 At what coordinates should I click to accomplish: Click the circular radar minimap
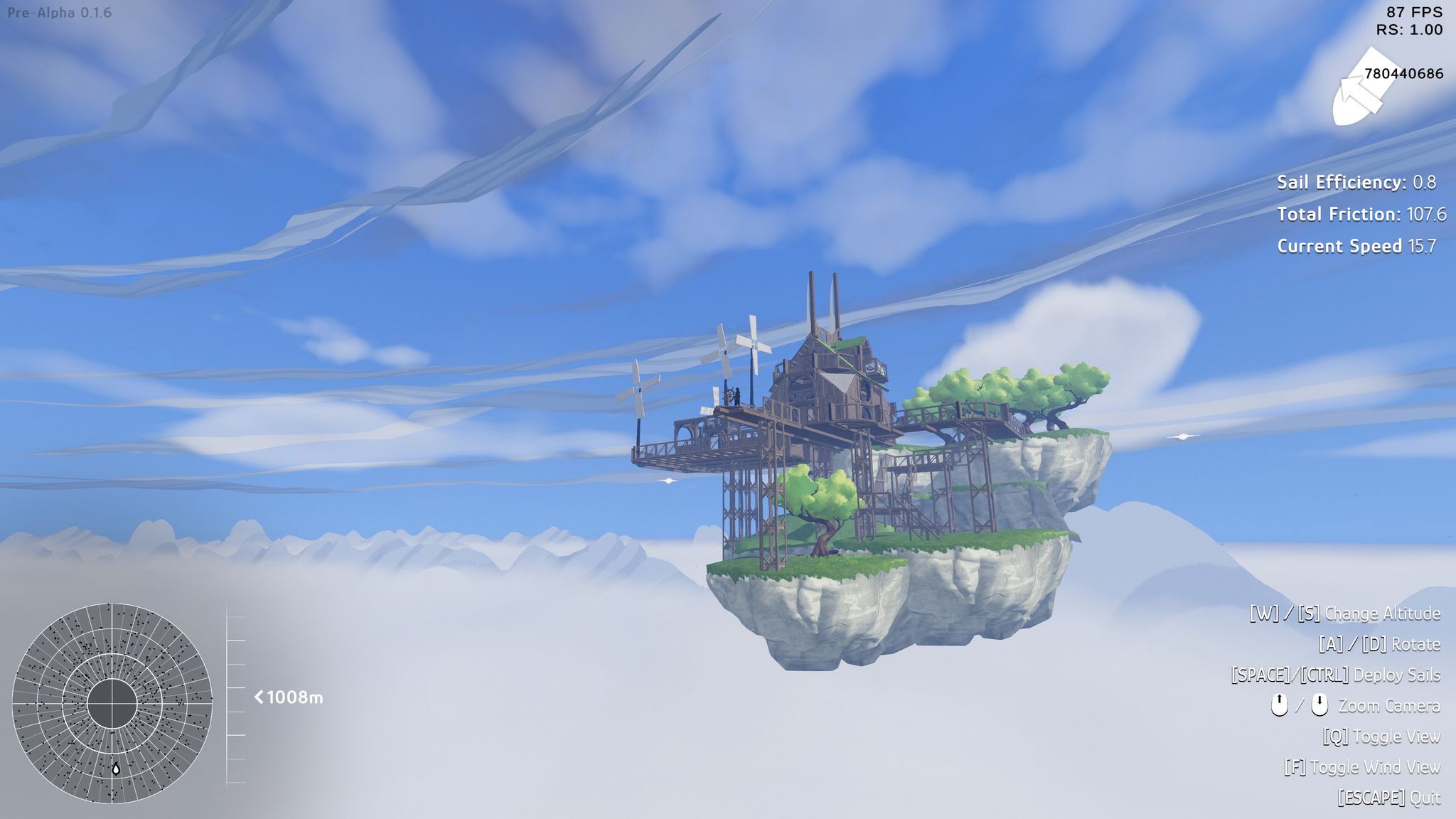(x=112, y=703)
